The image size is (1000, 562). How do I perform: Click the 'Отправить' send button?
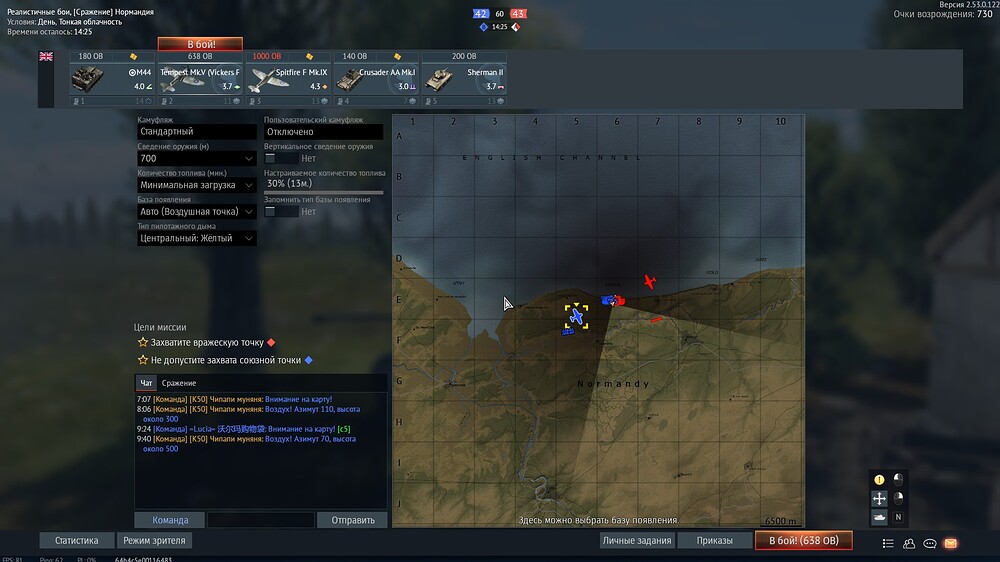(x=352, y=520)
